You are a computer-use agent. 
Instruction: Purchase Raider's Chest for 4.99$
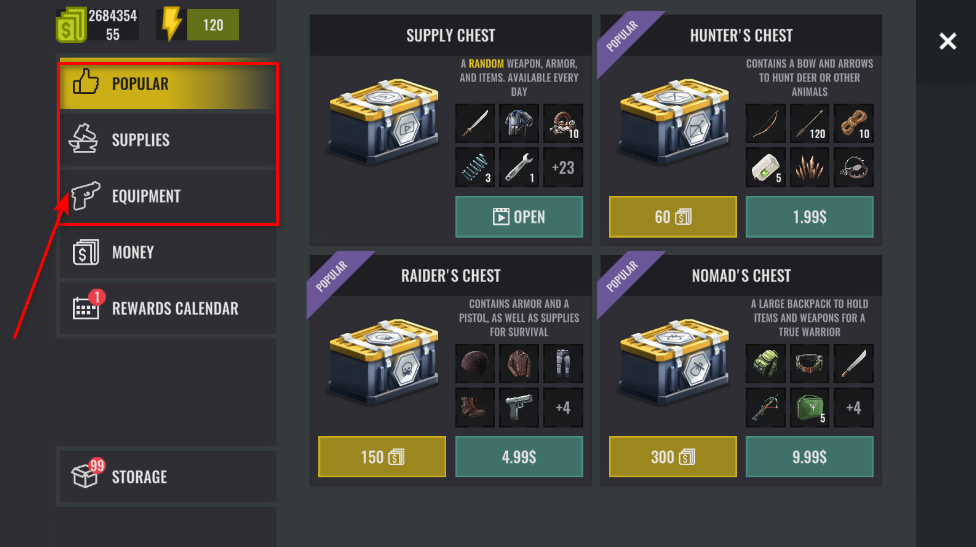coord(519,457)
